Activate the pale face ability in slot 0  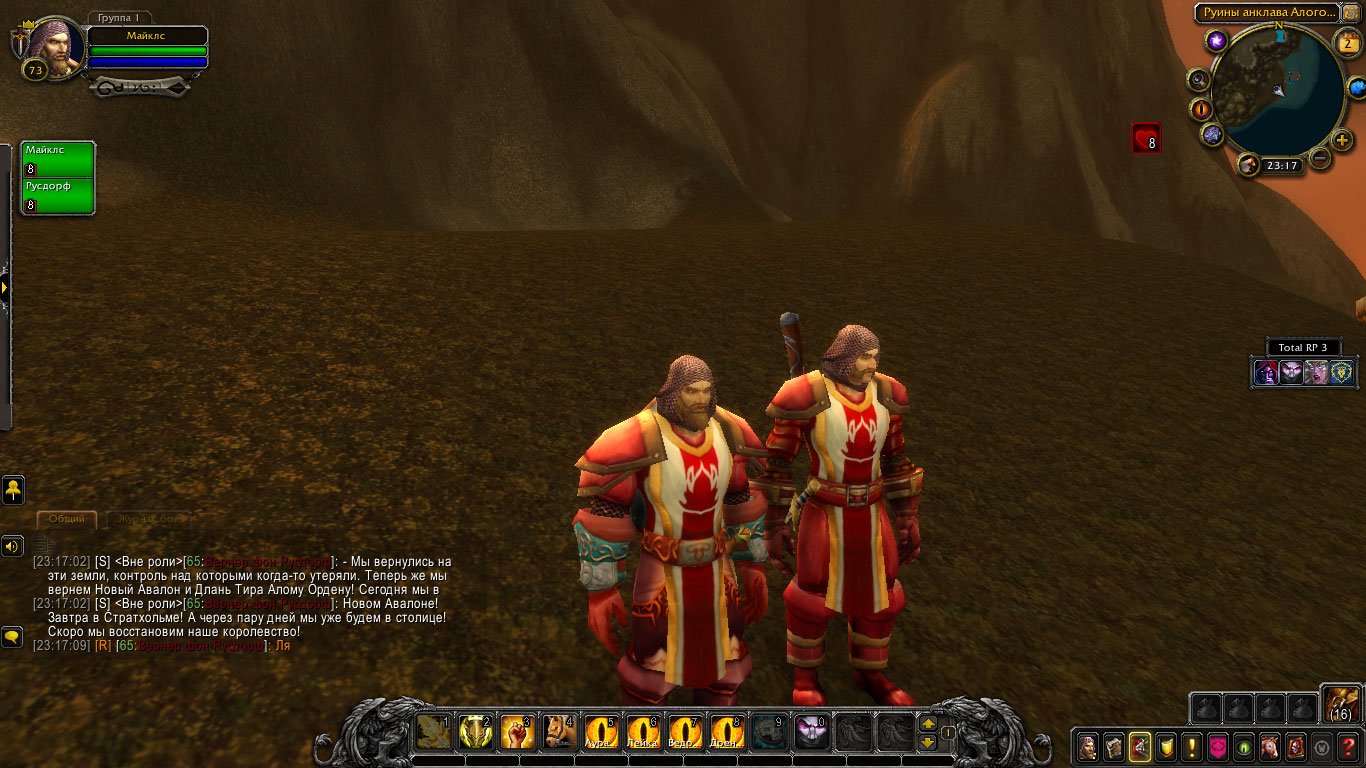tap(811, 732)
